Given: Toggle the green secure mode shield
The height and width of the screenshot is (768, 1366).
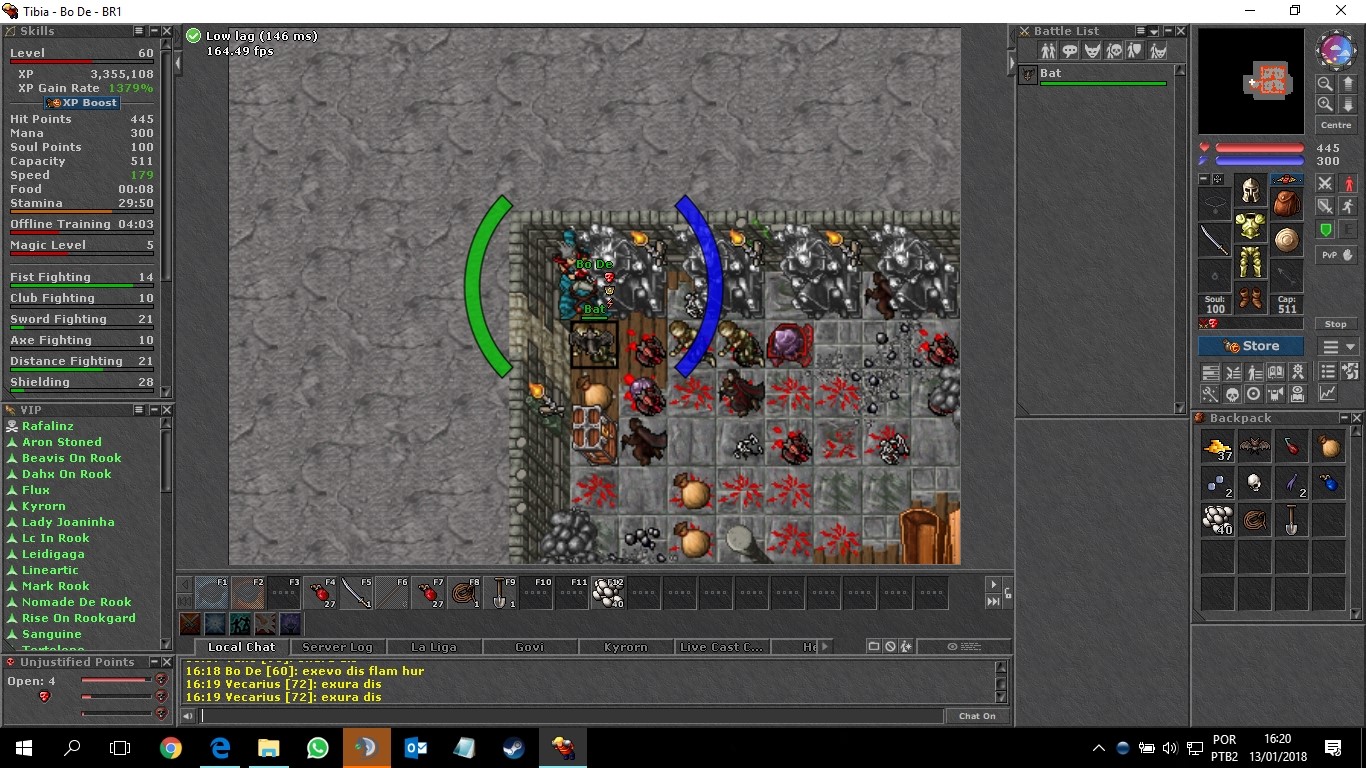Looking at the screenshot, I should tap(1326, 229).
